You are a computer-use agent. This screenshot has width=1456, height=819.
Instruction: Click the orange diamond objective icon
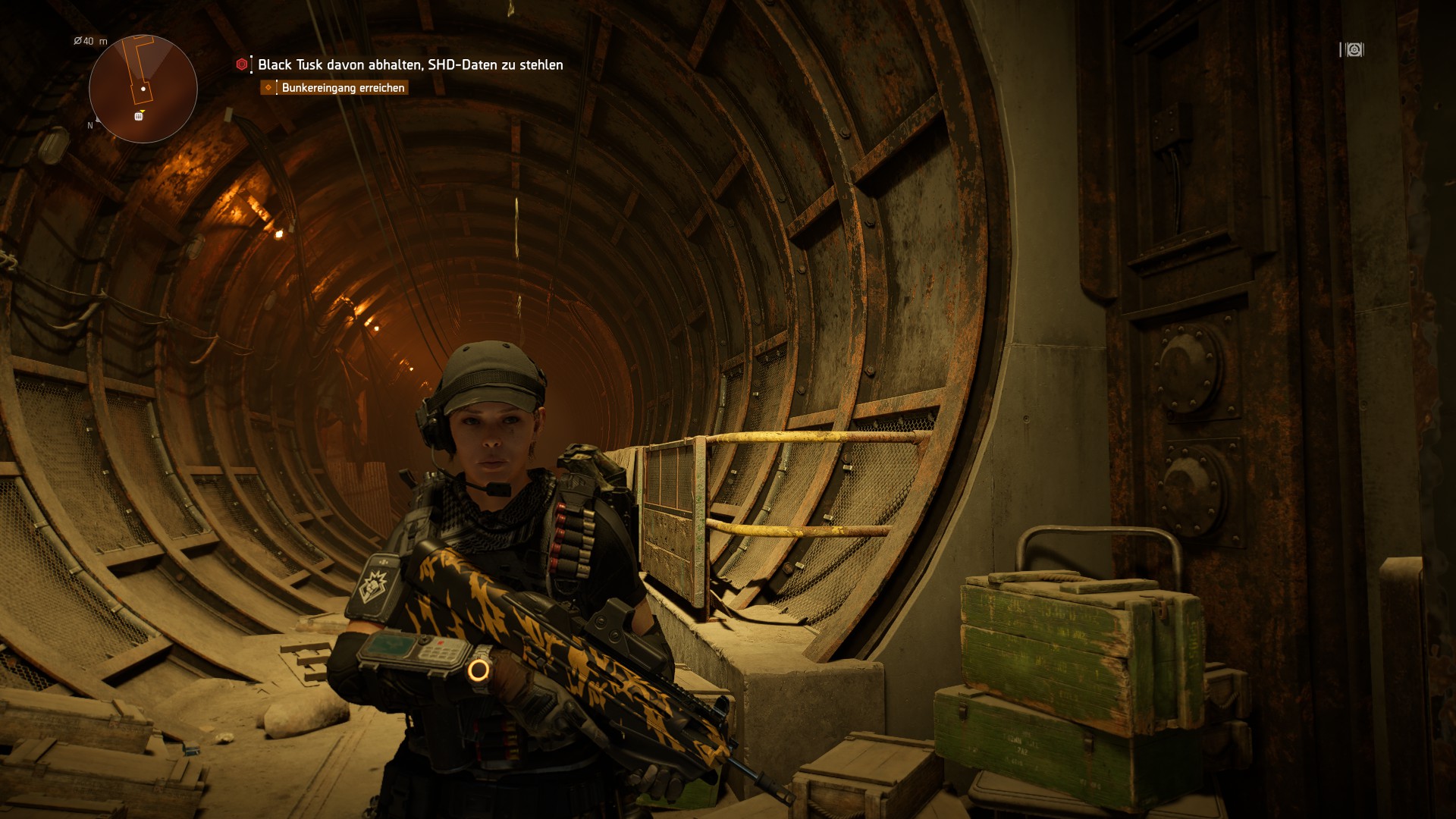pyautogui.click(x=268, y=88)
